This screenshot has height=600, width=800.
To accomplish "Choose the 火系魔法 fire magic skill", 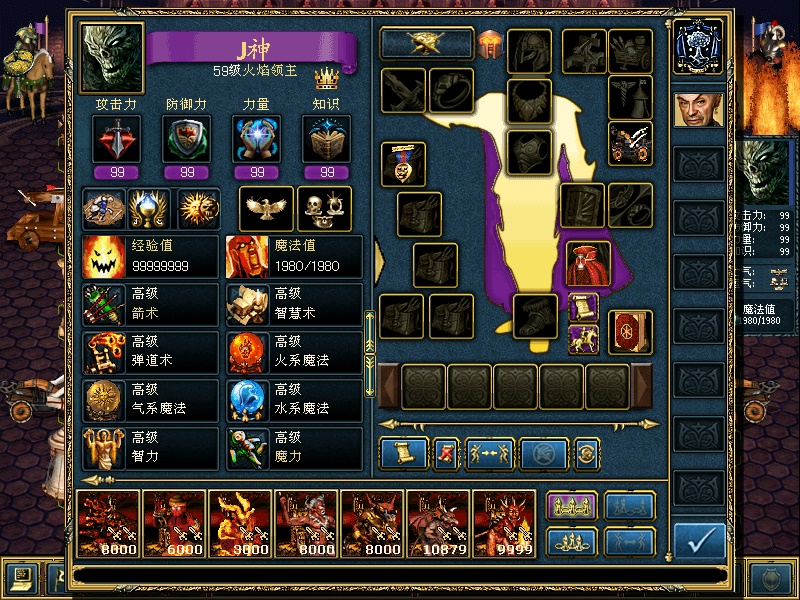I will click(x=293, y=353).
